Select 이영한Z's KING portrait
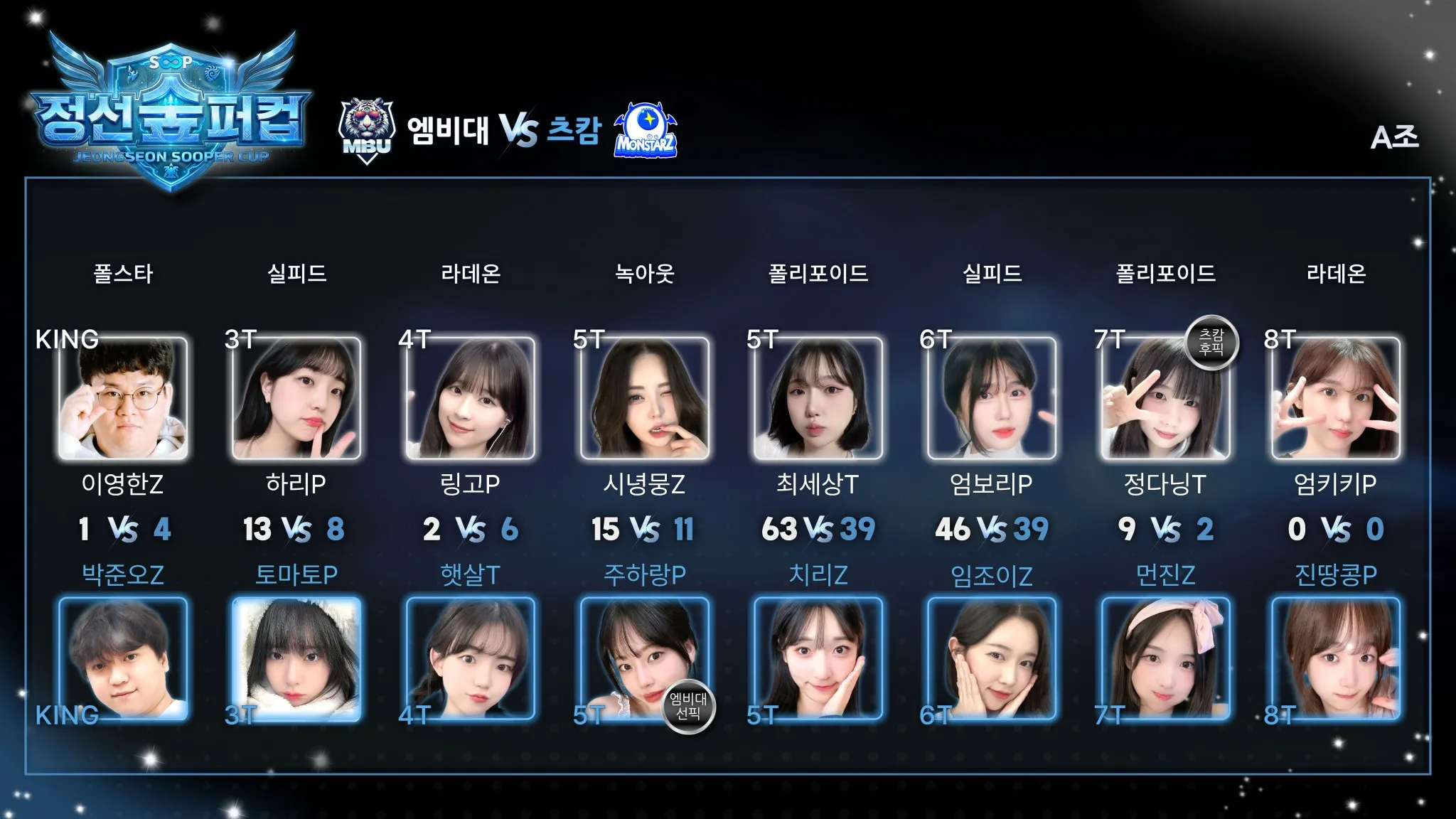This screenshot has height=819, width=1456. [123, 398]
